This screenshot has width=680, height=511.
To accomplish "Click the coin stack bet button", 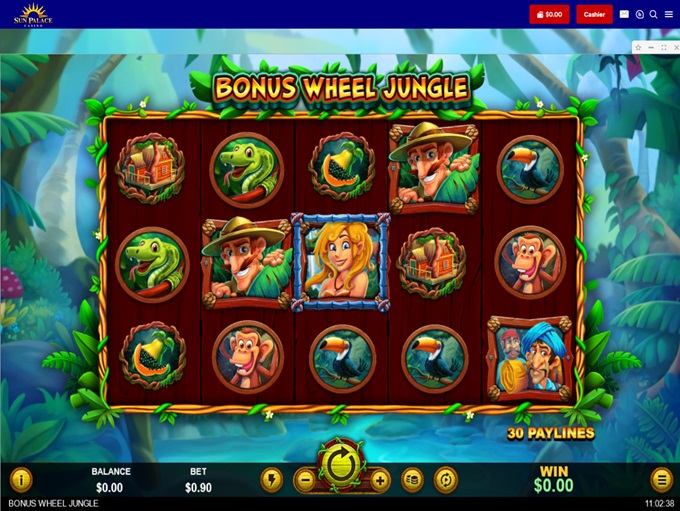I will (x=412, y=480).
